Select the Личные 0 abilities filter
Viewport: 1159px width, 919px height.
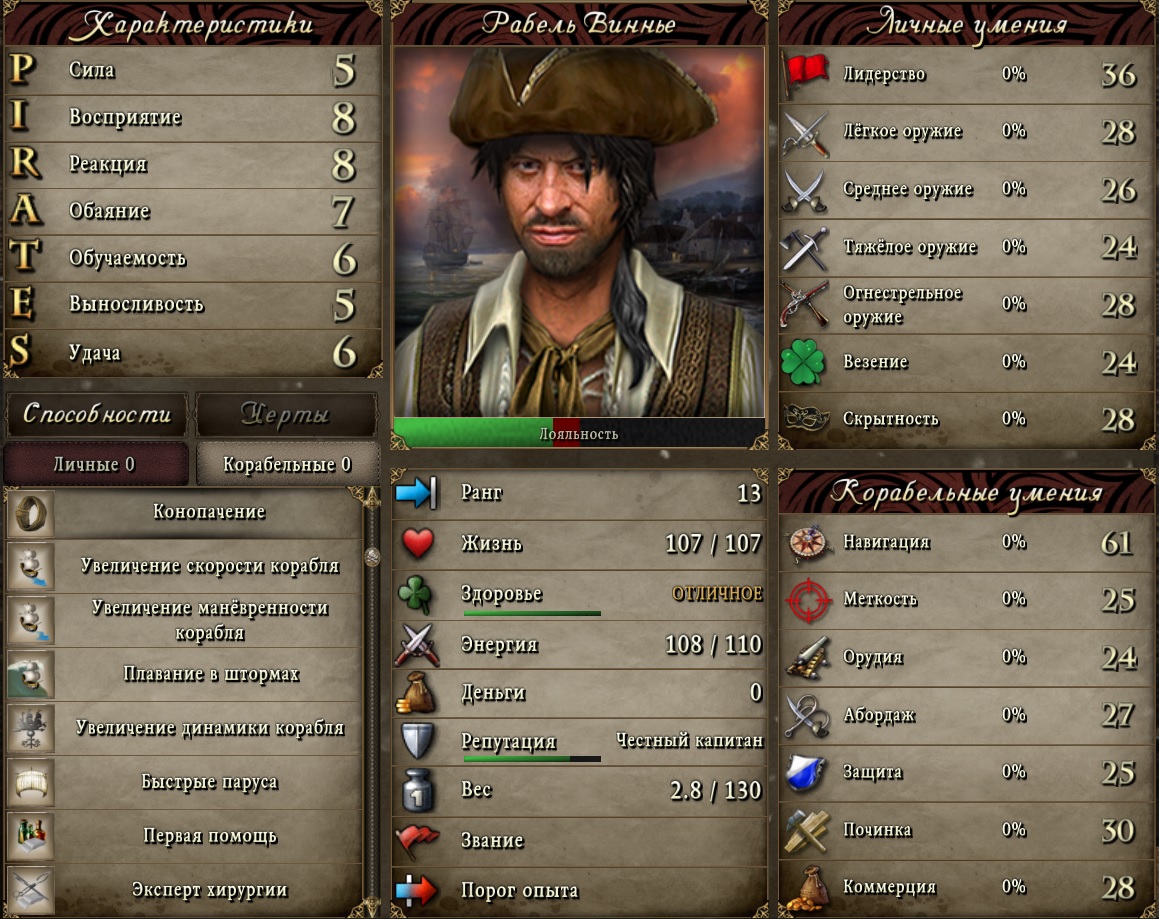95,465
